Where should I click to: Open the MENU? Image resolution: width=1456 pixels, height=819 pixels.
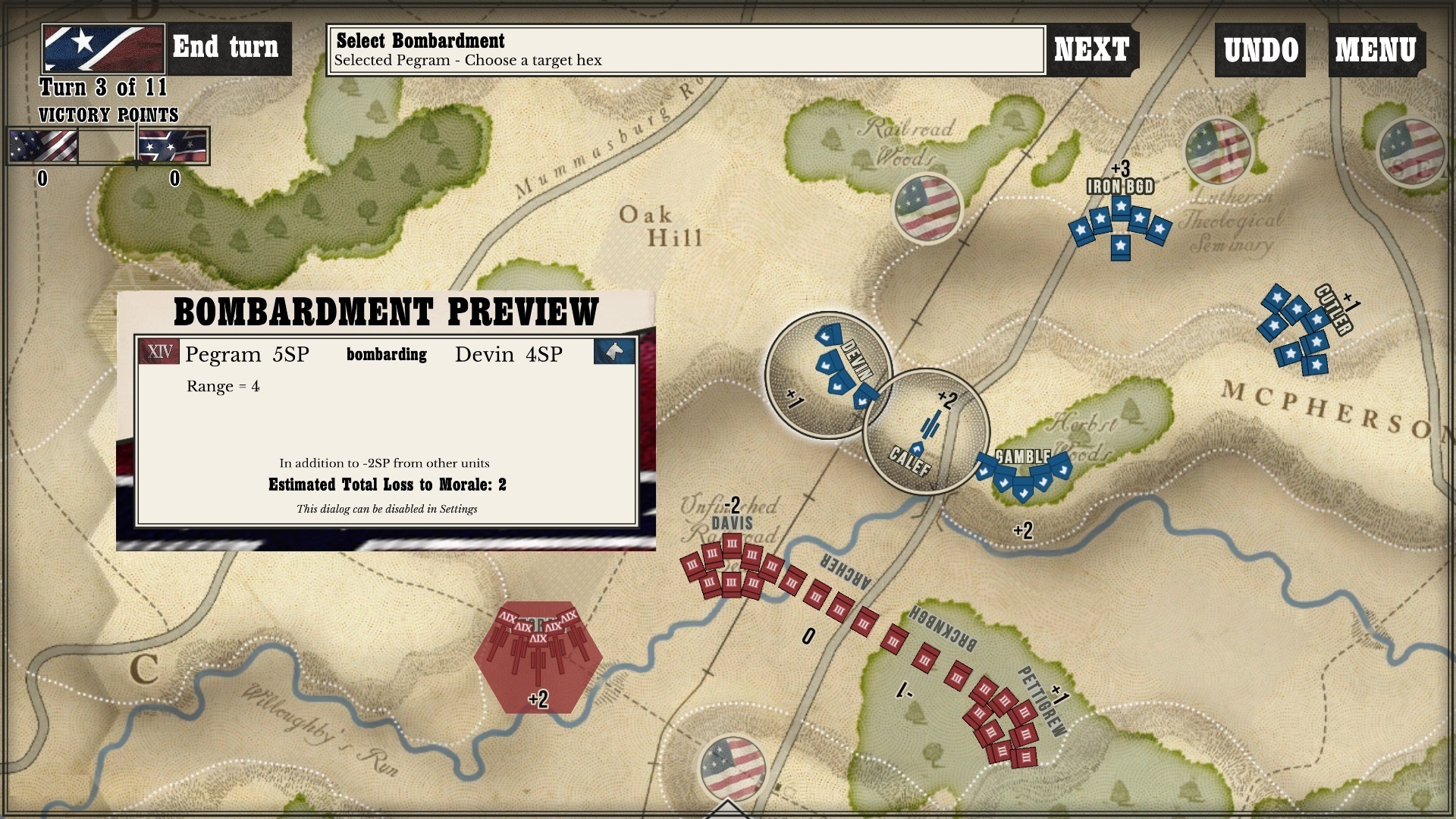1374,49
